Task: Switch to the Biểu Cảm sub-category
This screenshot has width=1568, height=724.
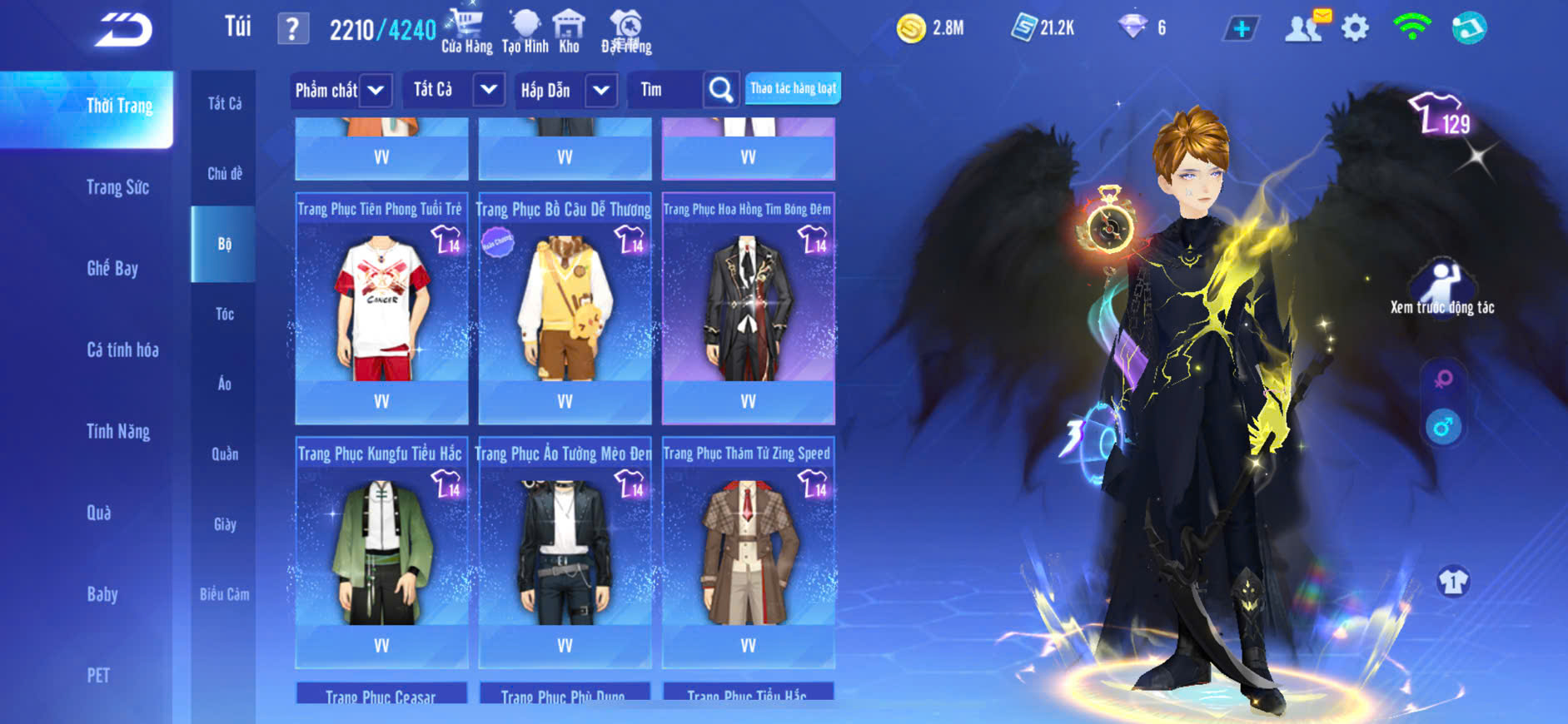Action: [224, 594]
